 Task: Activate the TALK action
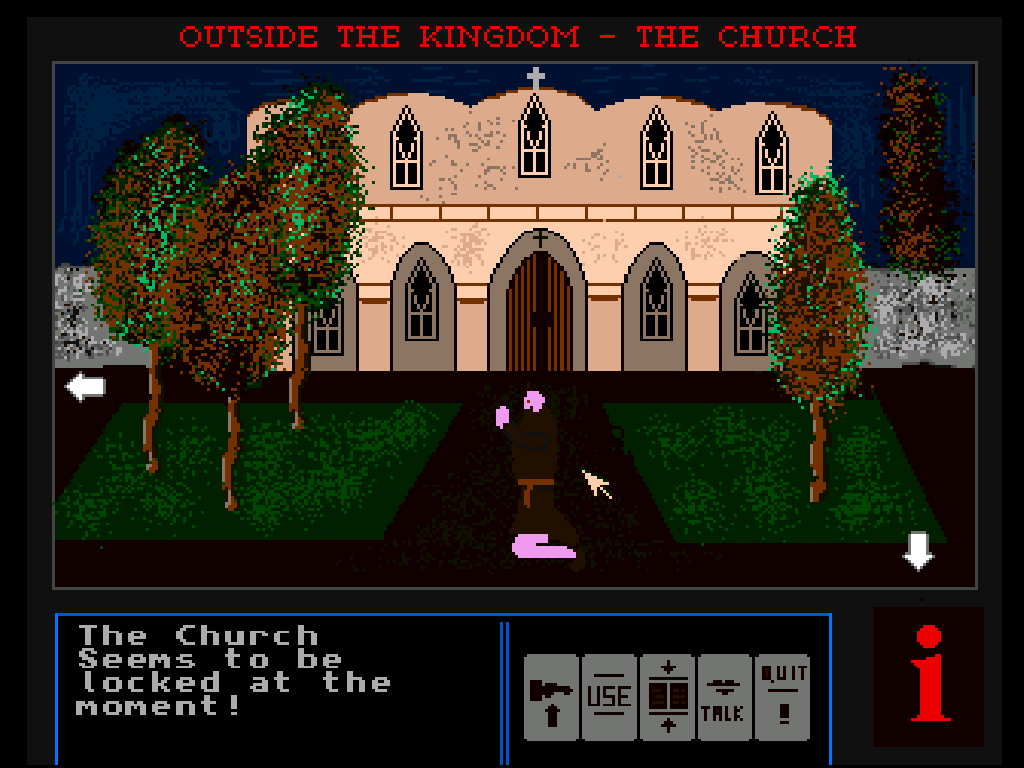click(x=724, y=697)
